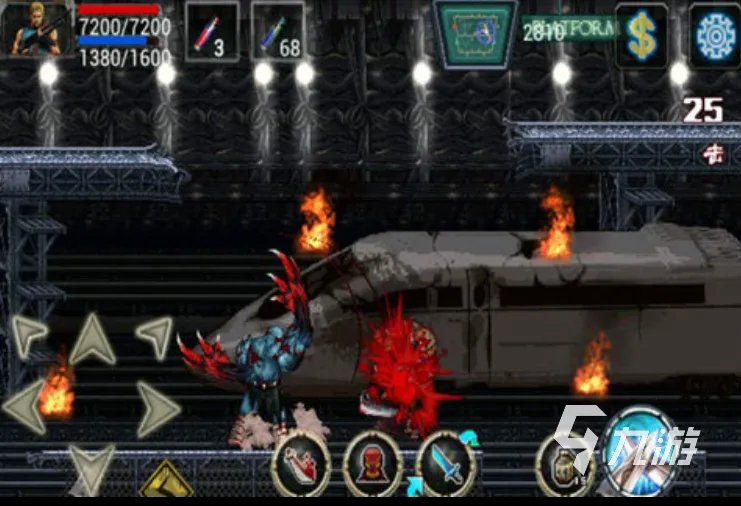
Task: Activate the red masked figure skill
Action: [373, 464]
